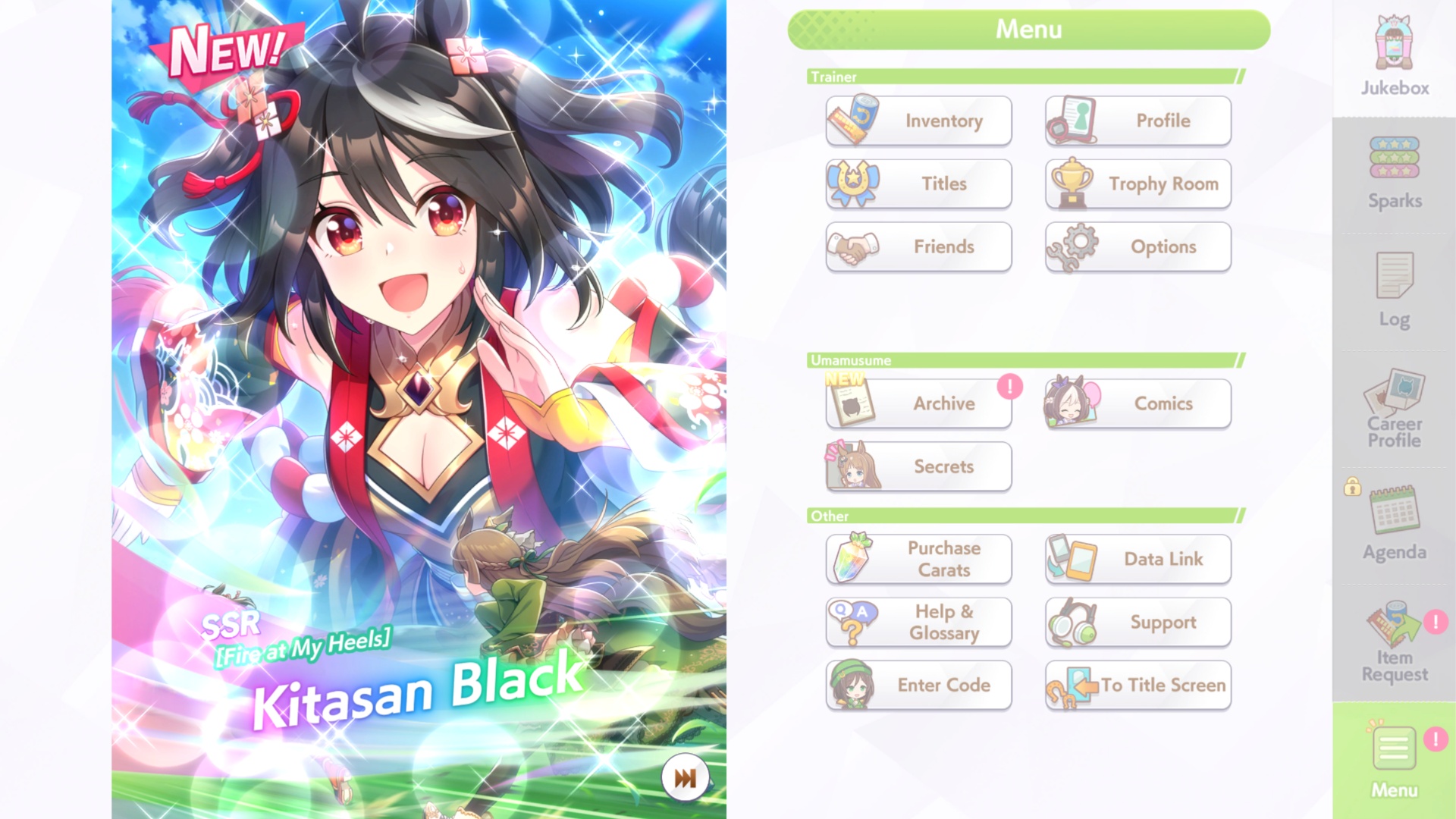Open the Archive with the new alert
This screenshot has height=819, width=1456.
(918, 403)
